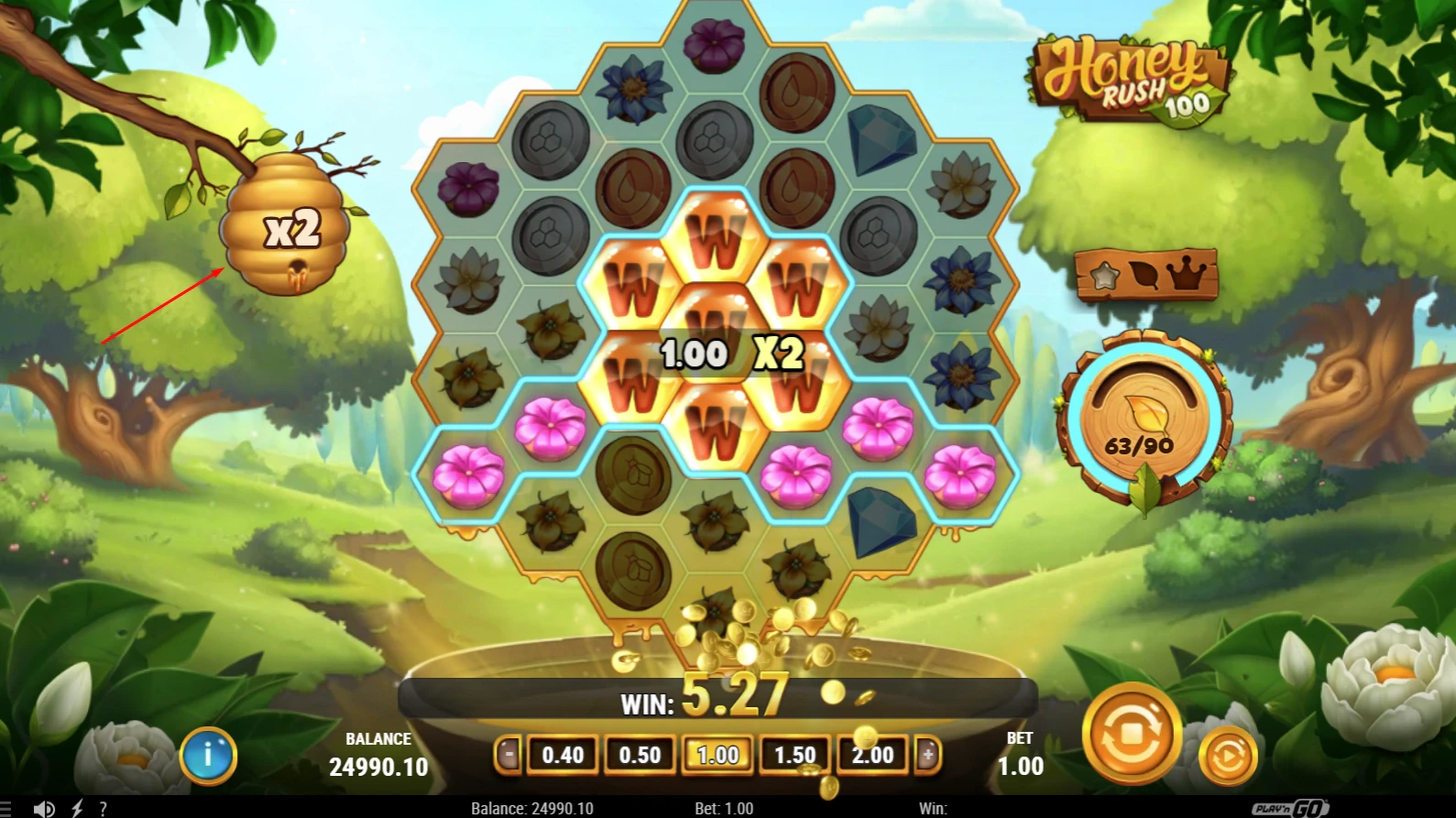Toggle the 1.00 bet selection

tap(717, 756)
